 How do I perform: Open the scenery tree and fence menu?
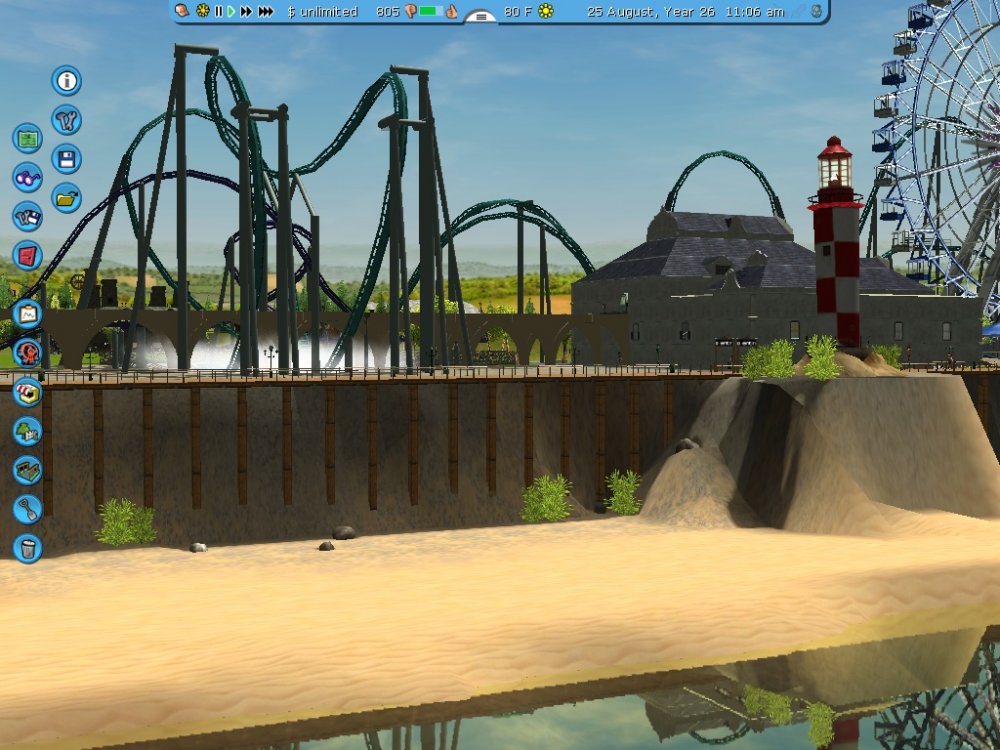coord(27,431)
